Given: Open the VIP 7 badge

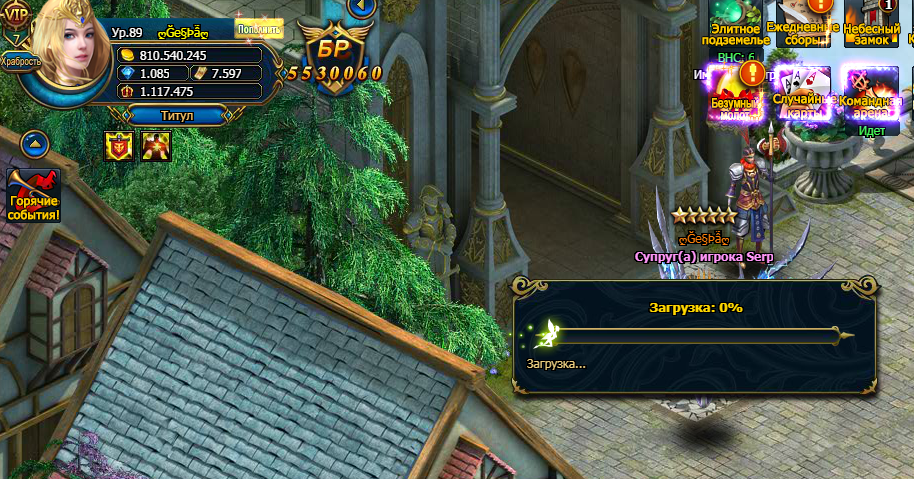Looking at the screenshot, I should (x=19, y=22).
